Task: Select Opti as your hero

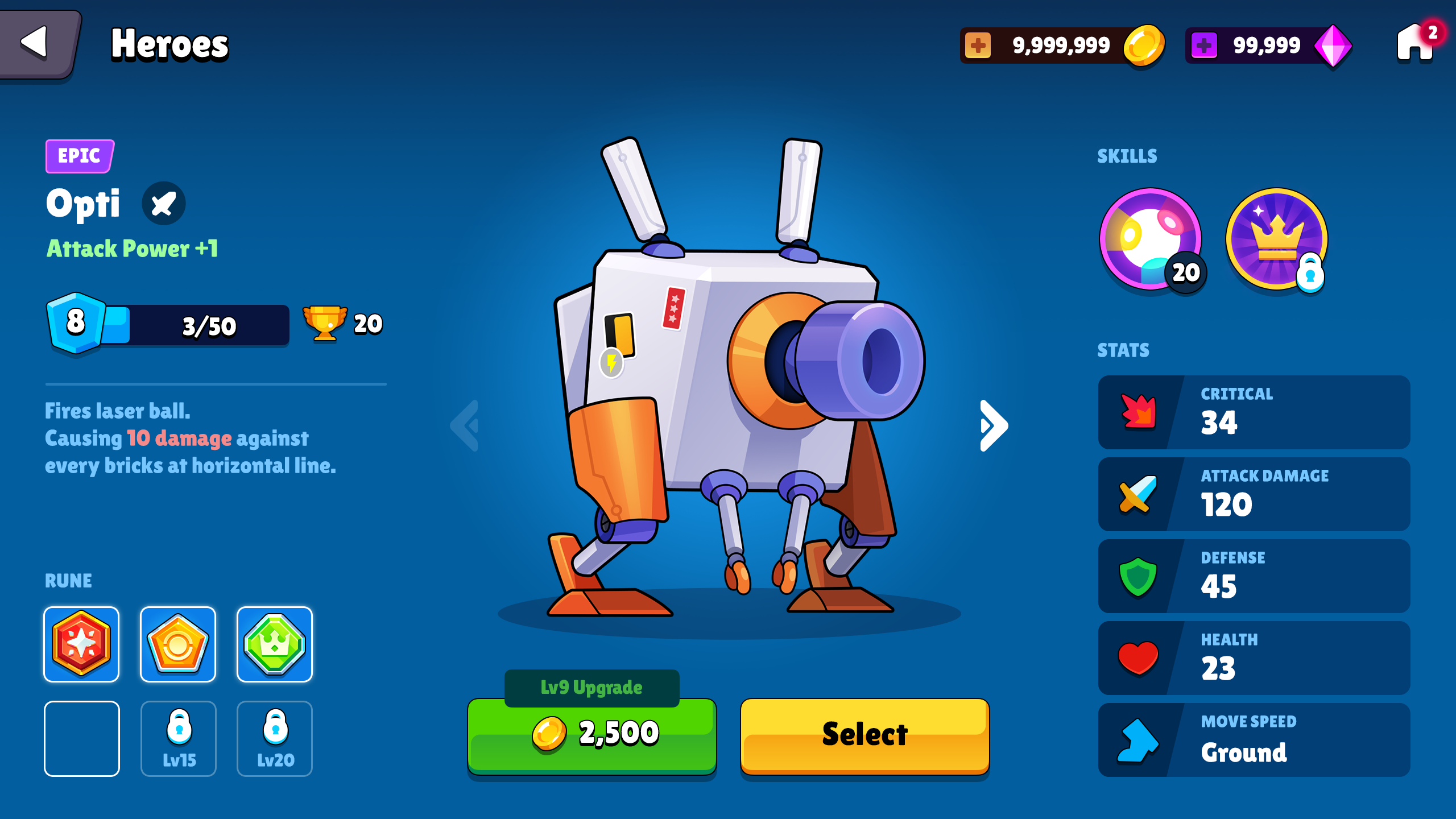Action: pos(864,735)
